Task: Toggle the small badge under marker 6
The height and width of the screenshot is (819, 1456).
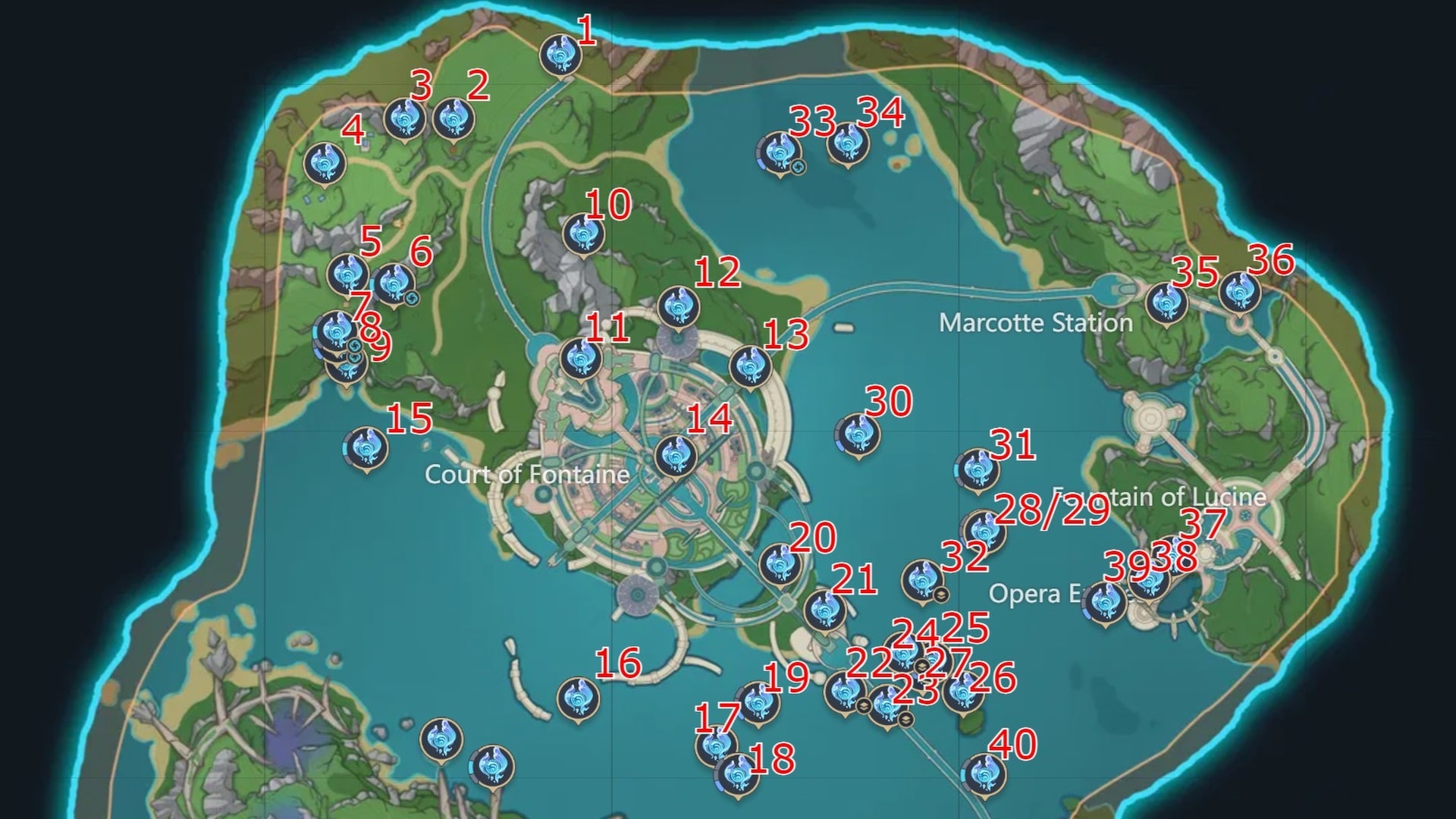Action: coord(411,299)
